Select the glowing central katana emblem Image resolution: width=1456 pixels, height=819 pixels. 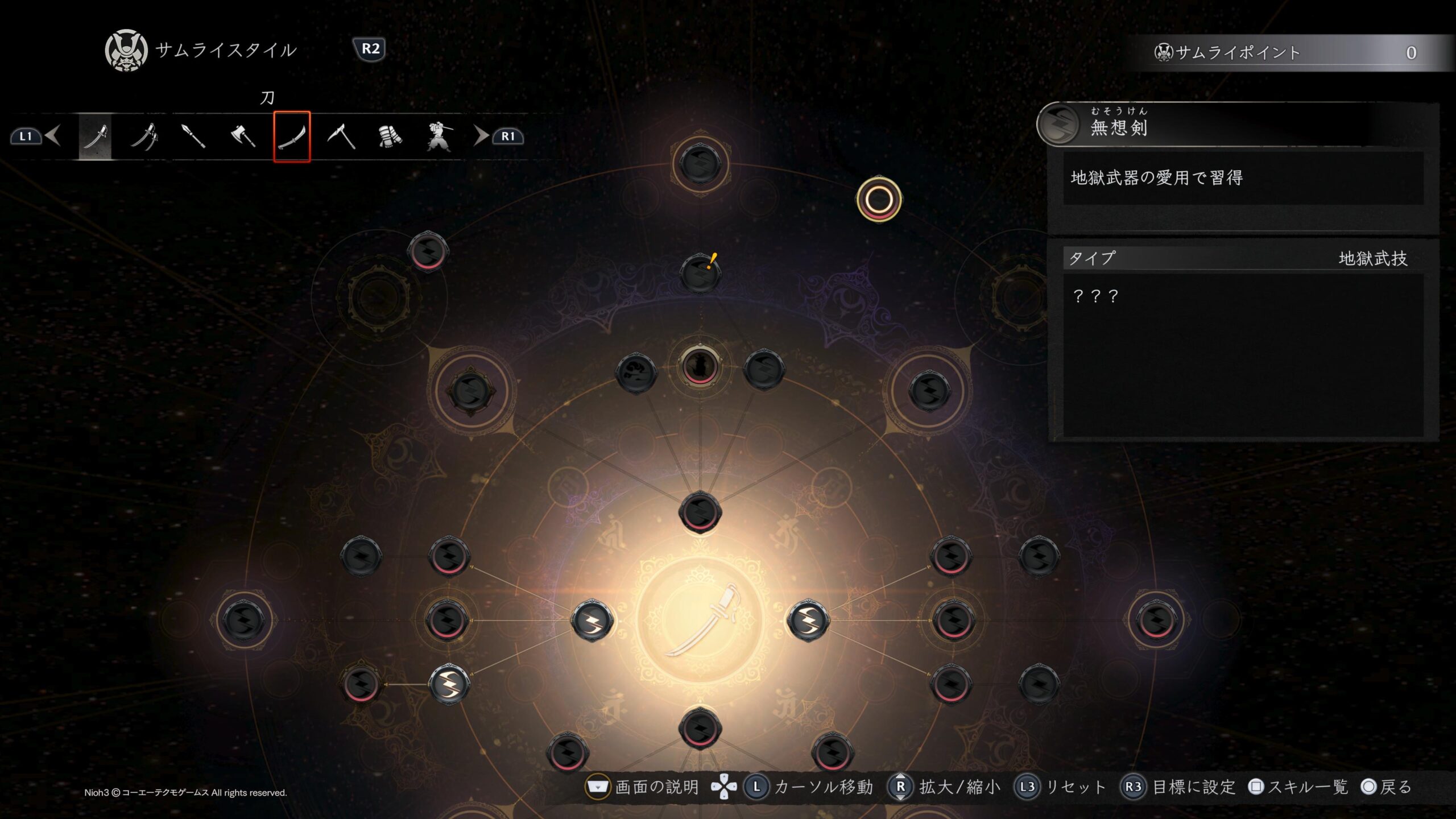[x=700, y=620]
